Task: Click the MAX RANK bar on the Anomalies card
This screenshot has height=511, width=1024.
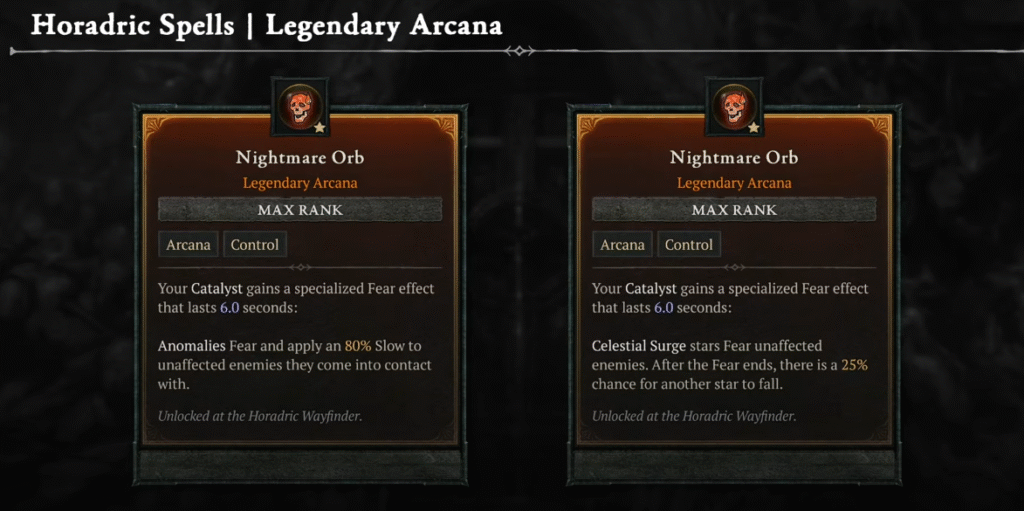Action: click(x=300, y=210)
